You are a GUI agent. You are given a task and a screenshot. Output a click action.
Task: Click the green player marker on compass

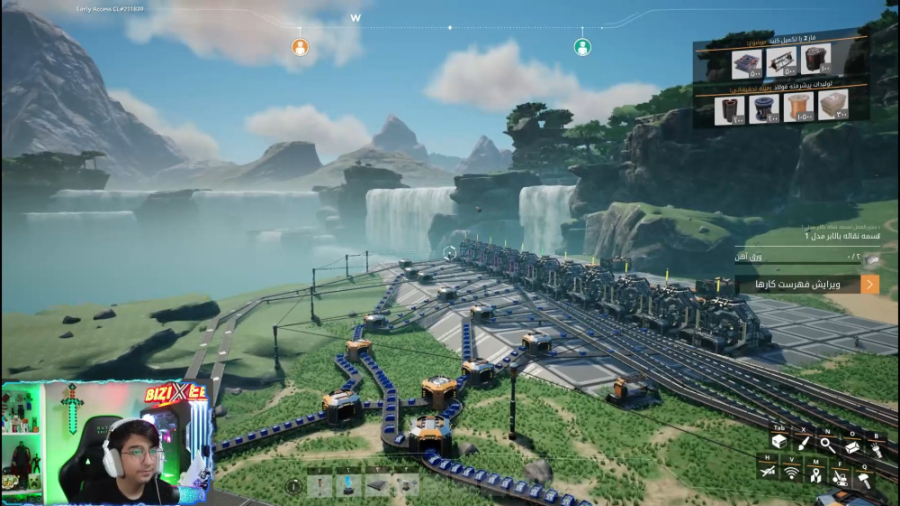pyautogui.click(x=582, y=47)
